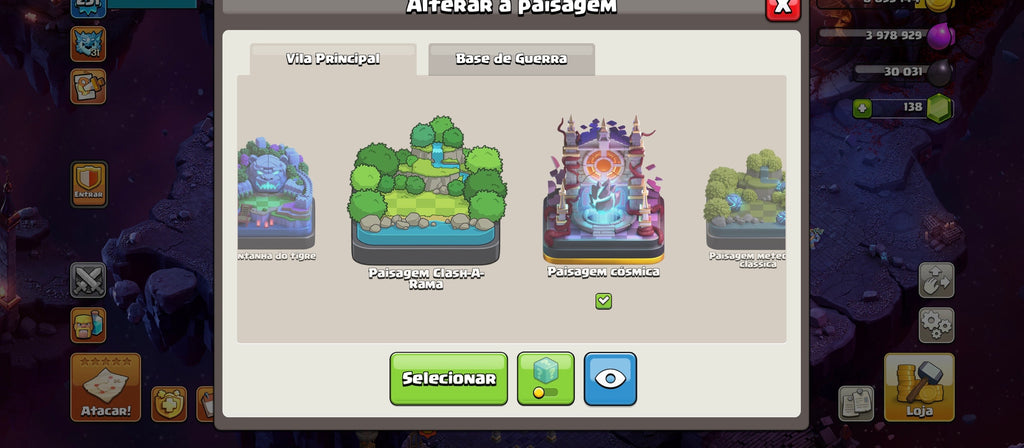Image resolution: width=1024 pixels, height=448 pixels.
Task: Choose the Paisagem Clash-A-Rama scenery
Action: [426, 197]
